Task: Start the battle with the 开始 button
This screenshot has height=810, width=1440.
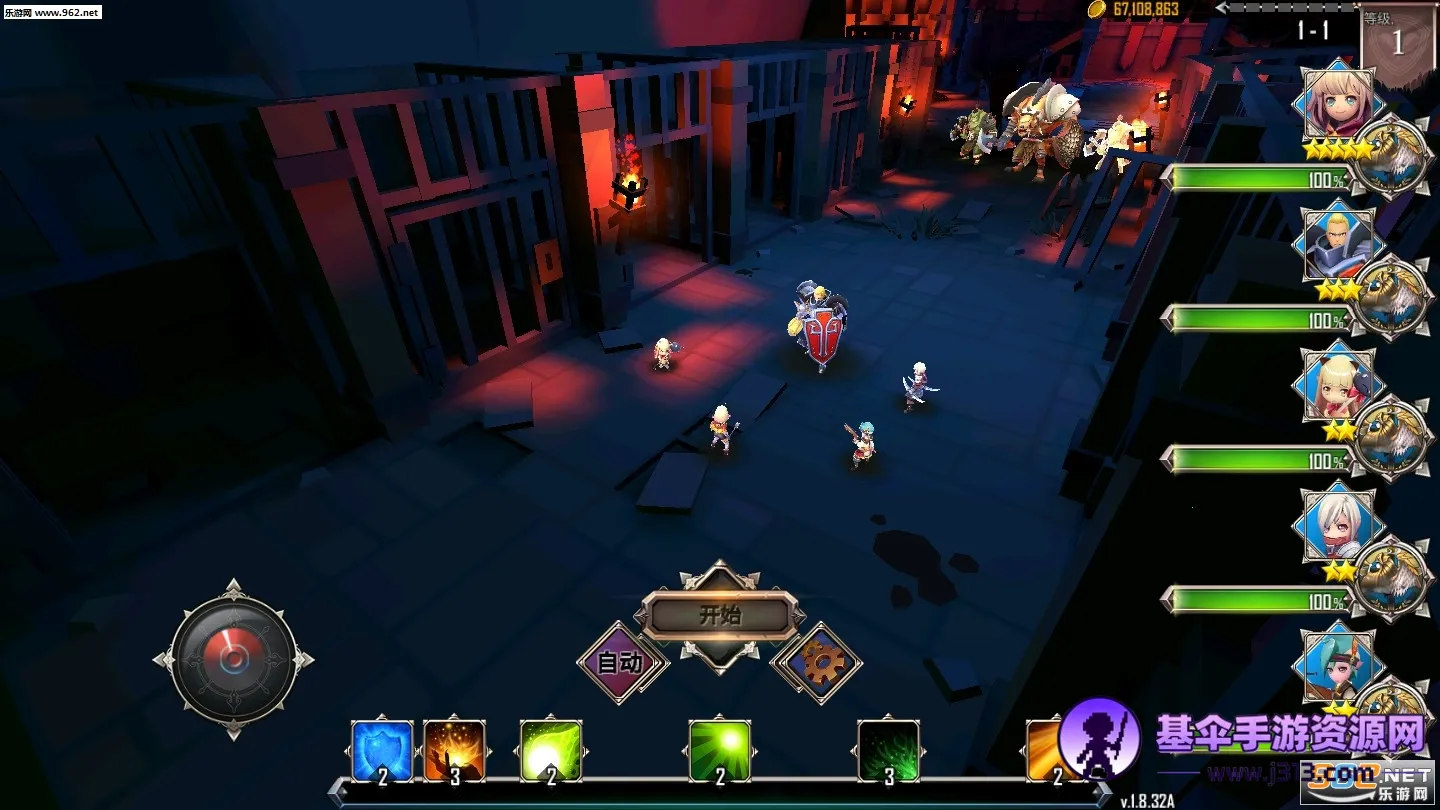Action: 720,615
